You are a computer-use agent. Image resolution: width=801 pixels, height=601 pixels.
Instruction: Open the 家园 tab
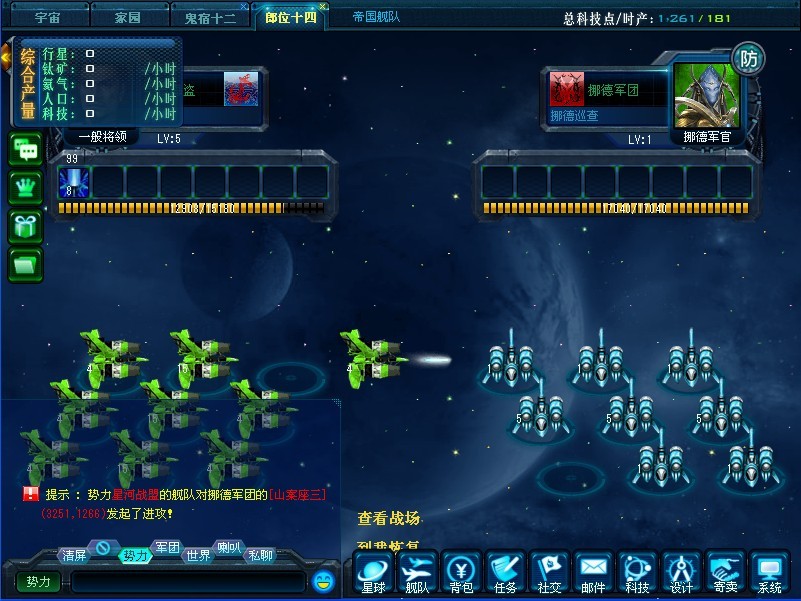point(127,18)
